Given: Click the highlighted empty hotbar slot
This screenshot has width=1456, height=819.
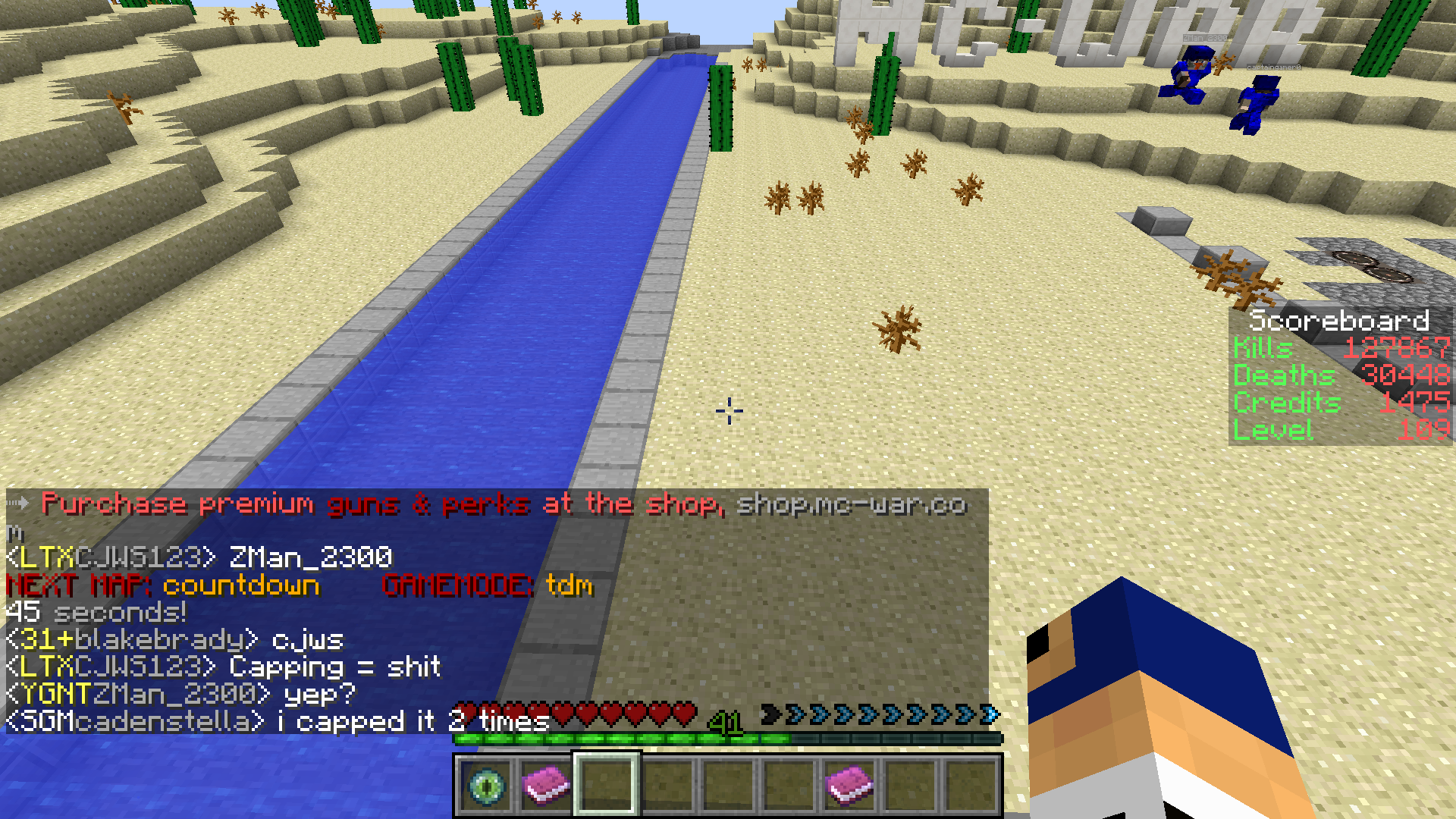Looking at the screenshot, I should 607,785.
